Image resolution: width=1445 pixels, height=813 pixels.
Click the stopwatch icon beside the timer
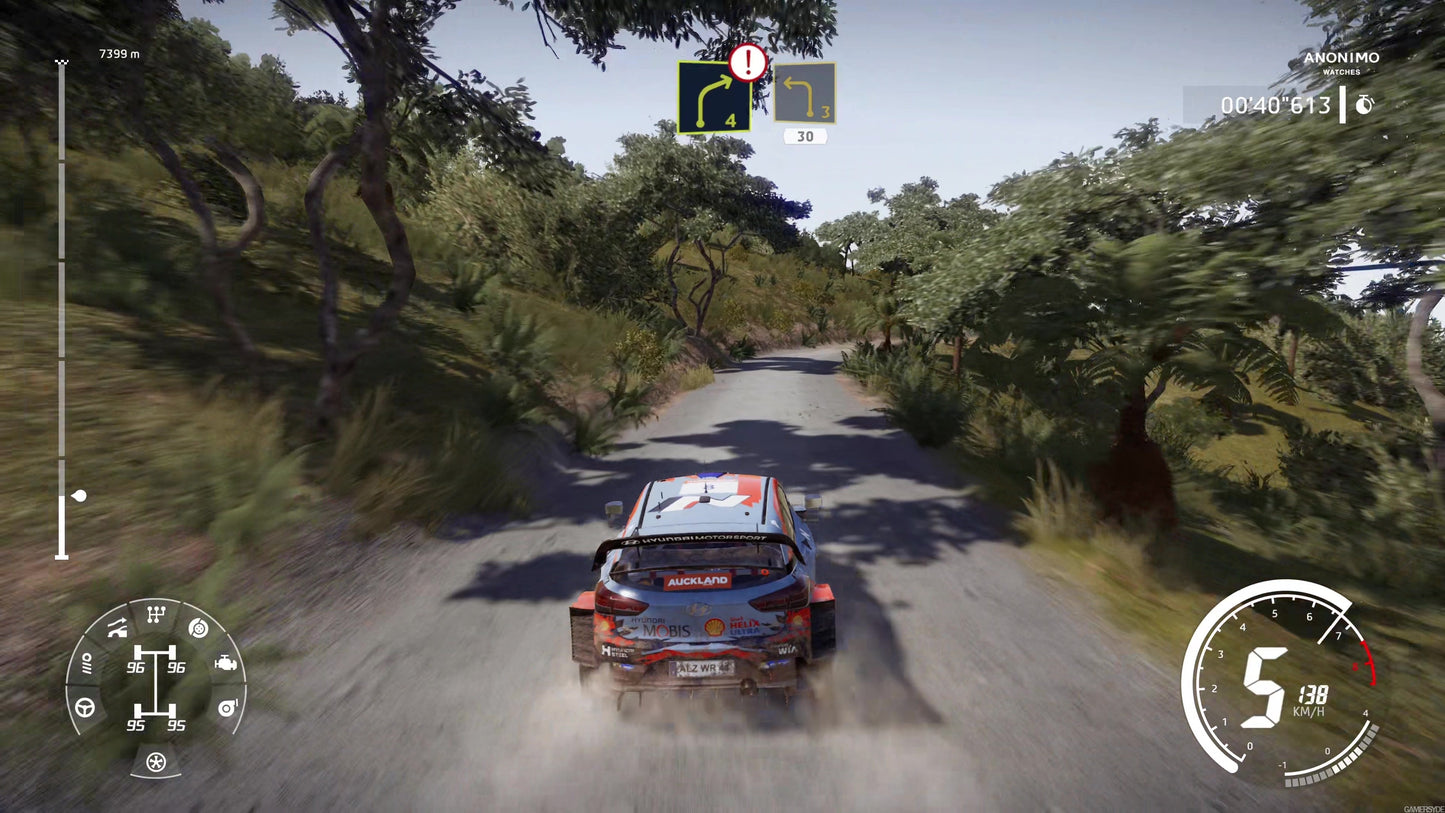[1364, 103]
